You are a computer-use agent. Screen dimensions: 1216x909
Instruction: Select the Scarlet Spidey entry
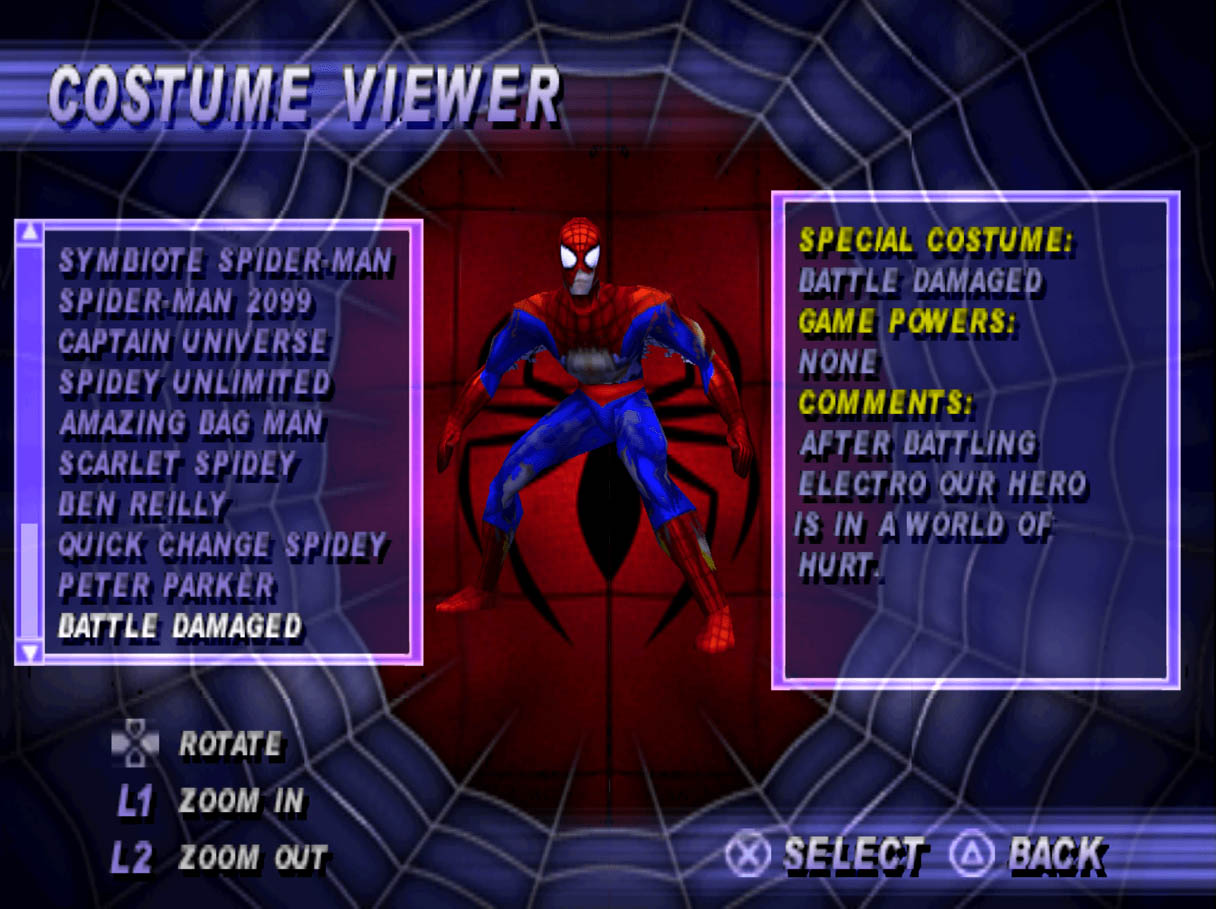[177, 464]
